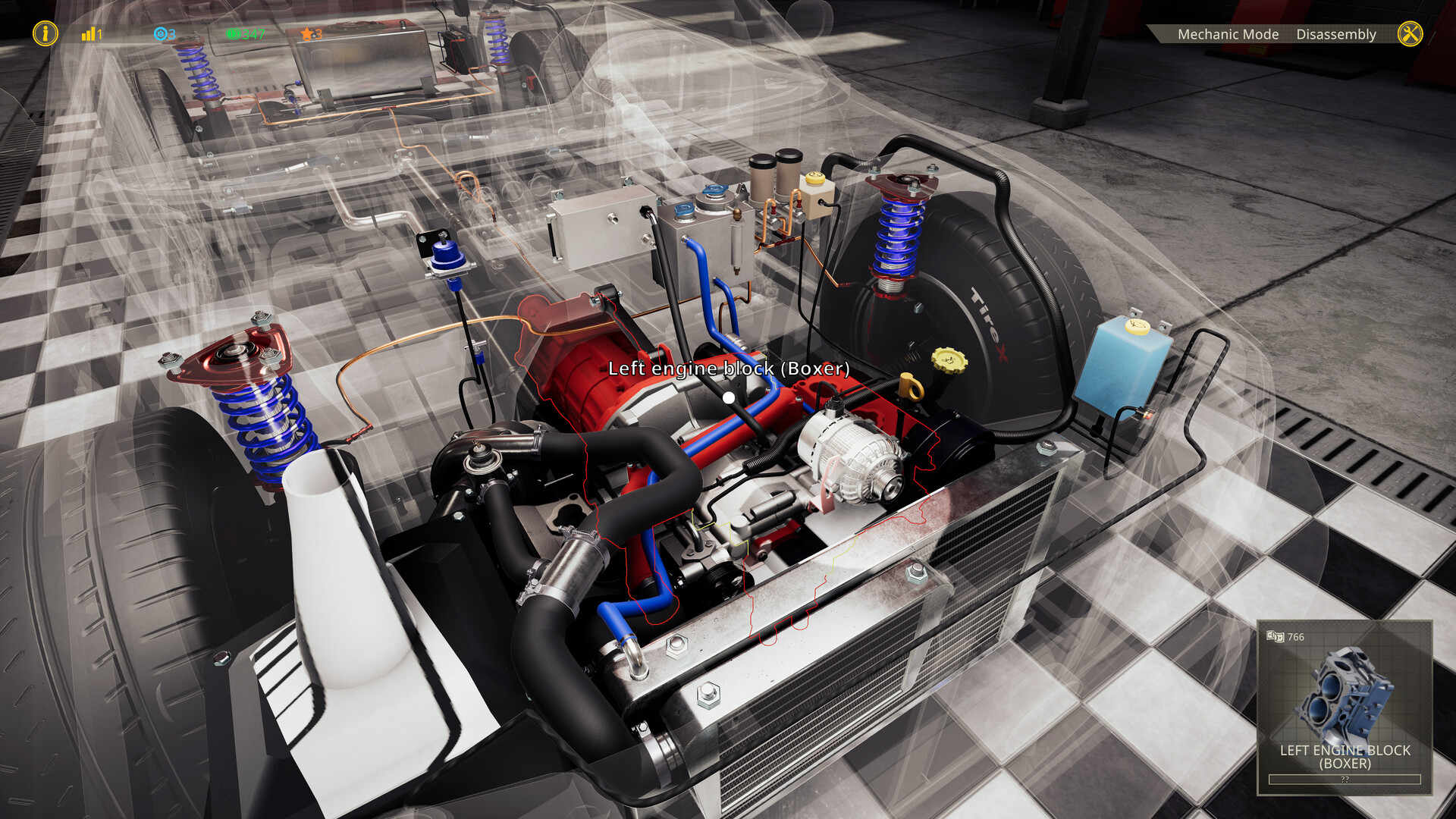
Task: Select the Disassembly mode label
Action: pos(1336,33)
